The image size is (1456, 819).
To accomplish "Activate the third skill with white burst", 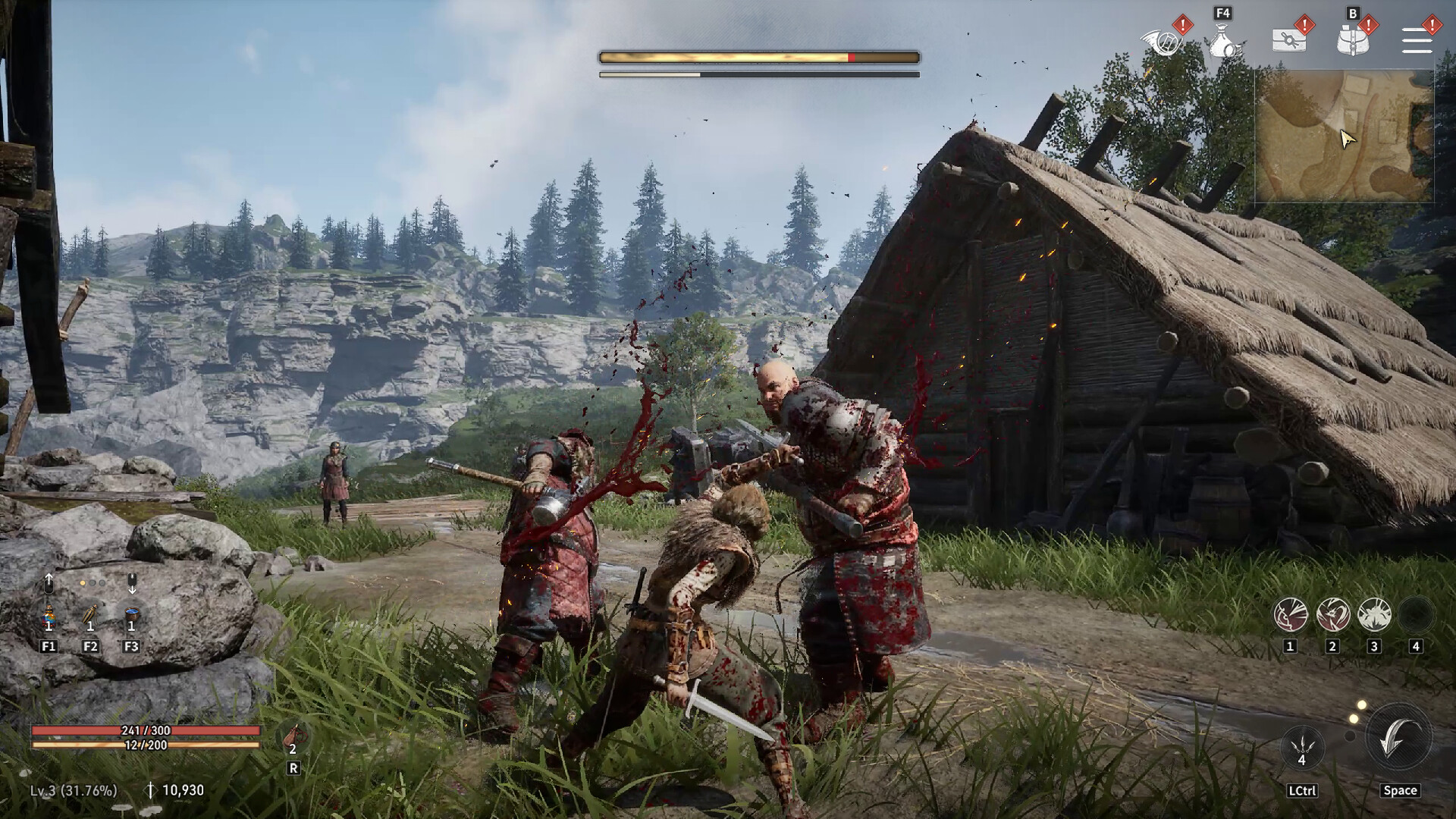I will click(x=1374, y=614).
